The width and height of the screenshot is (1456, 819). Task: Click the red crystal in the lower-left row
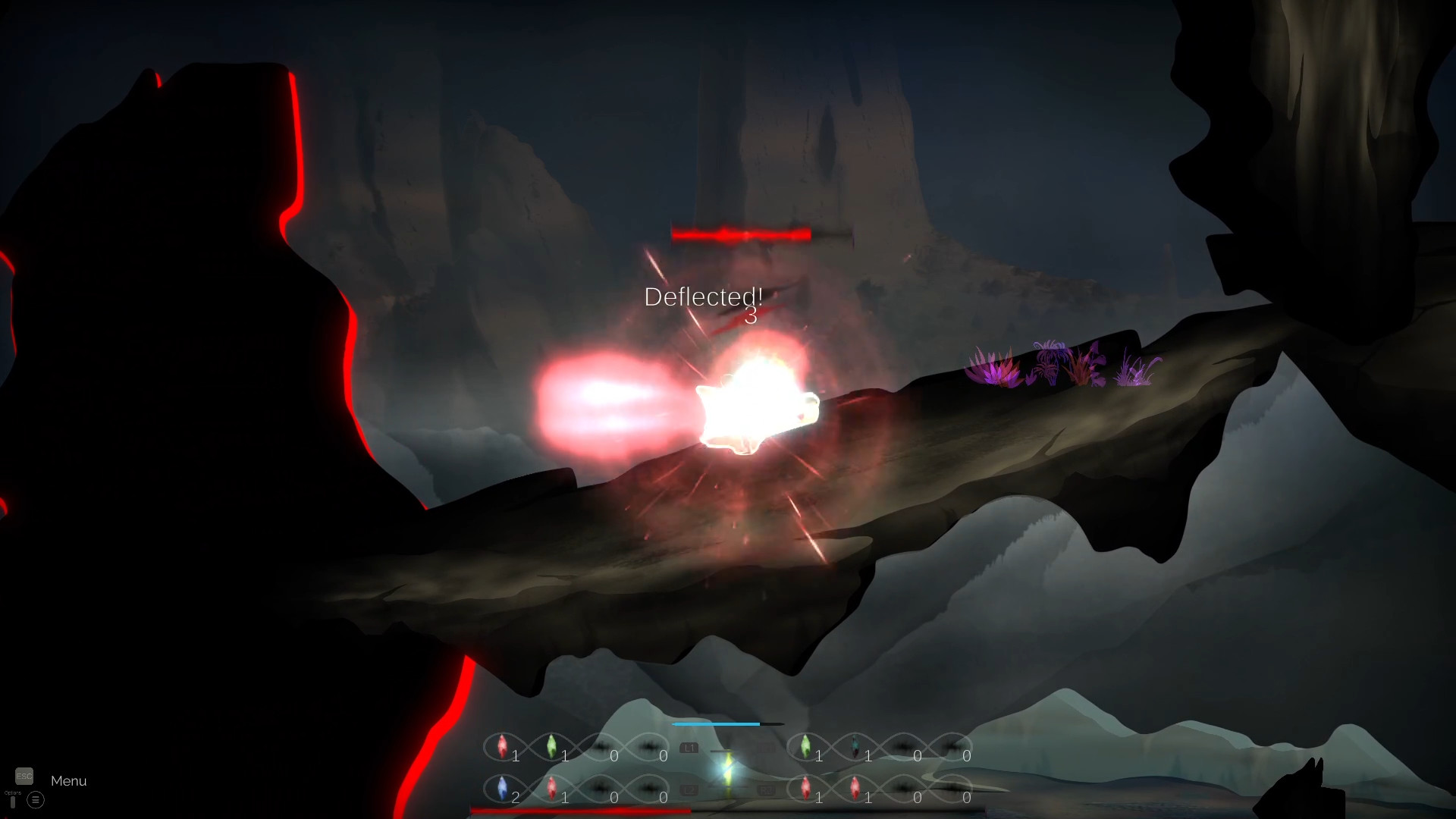point(553,786)
